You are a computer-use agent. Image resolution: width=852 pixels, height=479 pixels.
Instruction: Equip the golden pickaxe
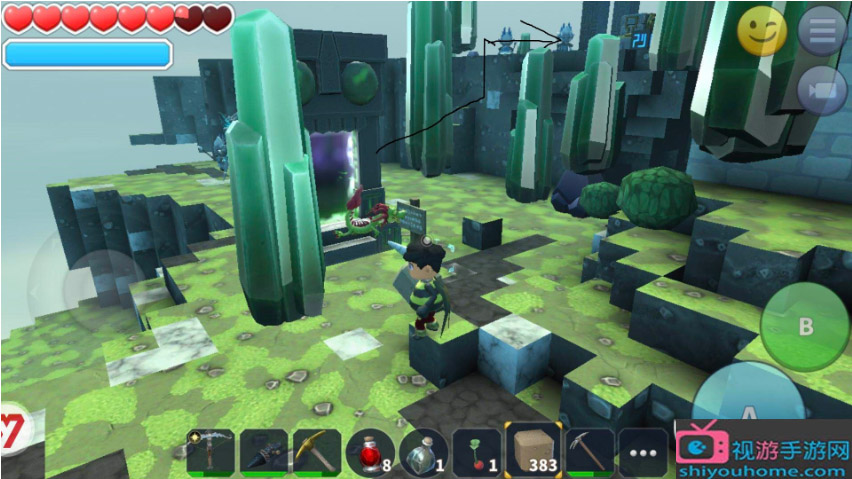[x=318, y=453]
